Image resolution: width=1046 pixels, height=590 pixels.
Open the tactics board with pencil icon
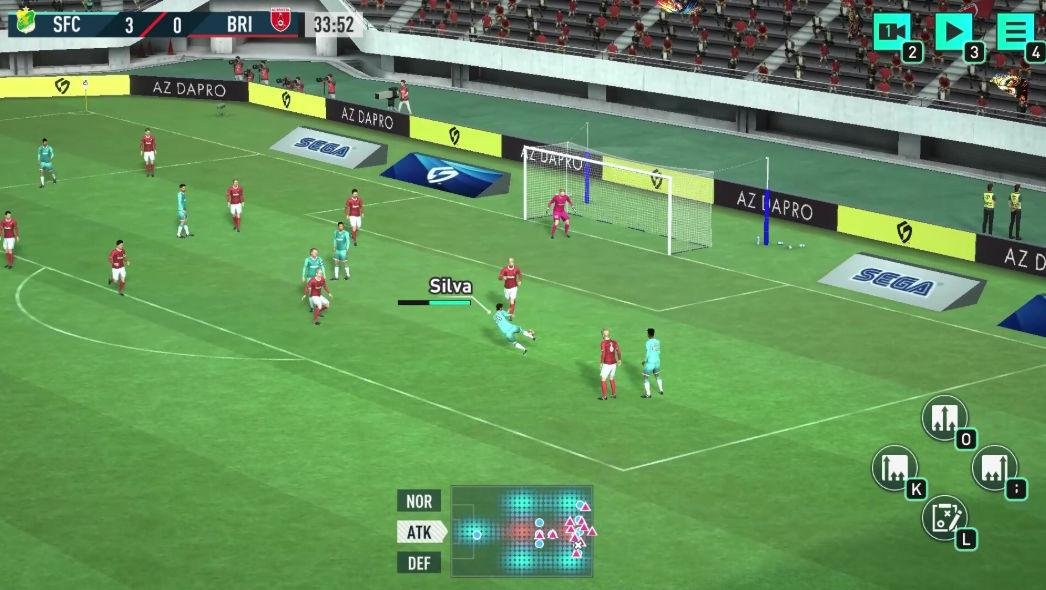click(x=944, y=517)
